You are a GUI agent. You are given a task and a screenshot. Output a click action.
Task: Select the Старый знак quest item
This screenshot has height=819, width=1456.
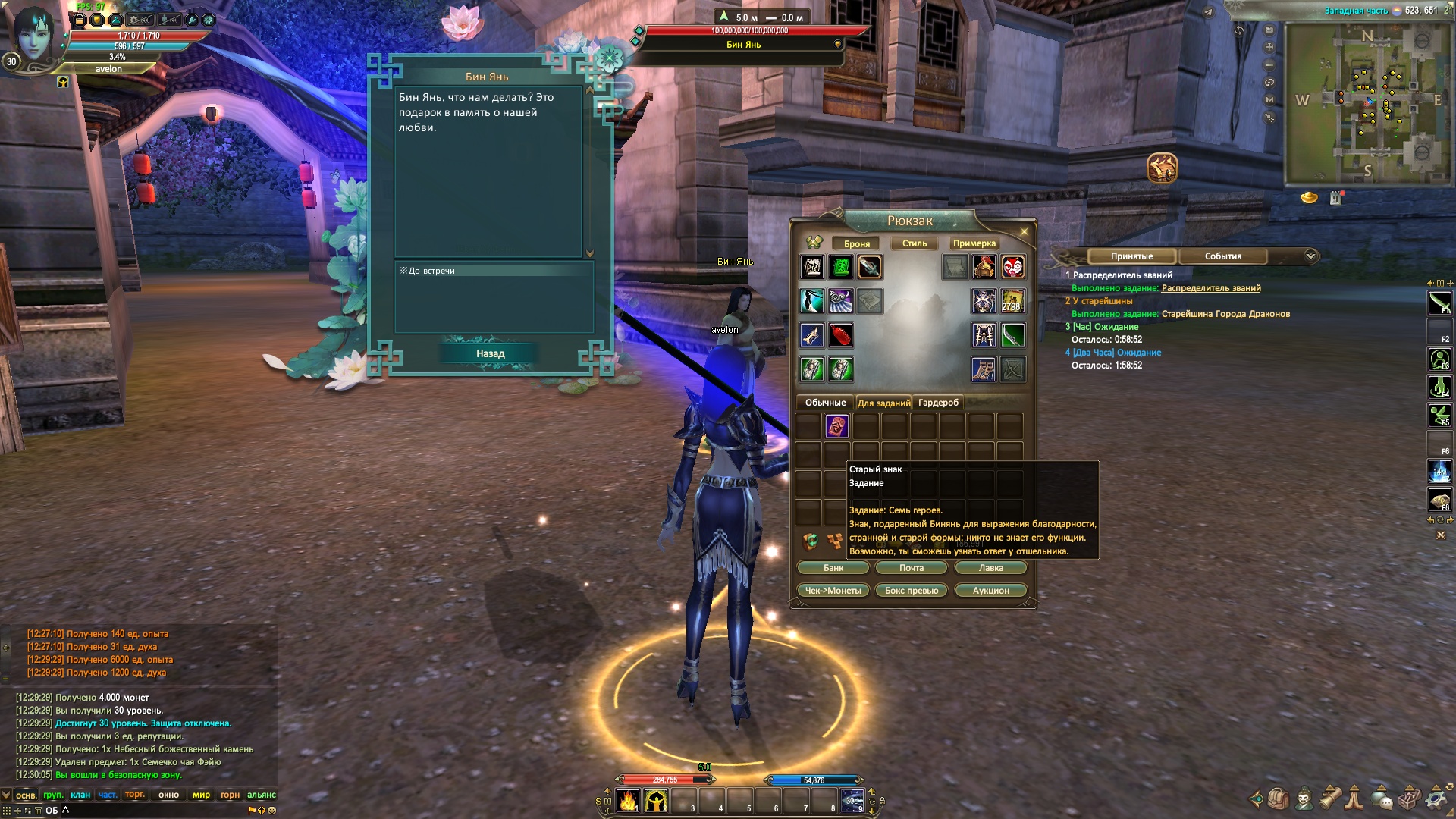[836, 426]
